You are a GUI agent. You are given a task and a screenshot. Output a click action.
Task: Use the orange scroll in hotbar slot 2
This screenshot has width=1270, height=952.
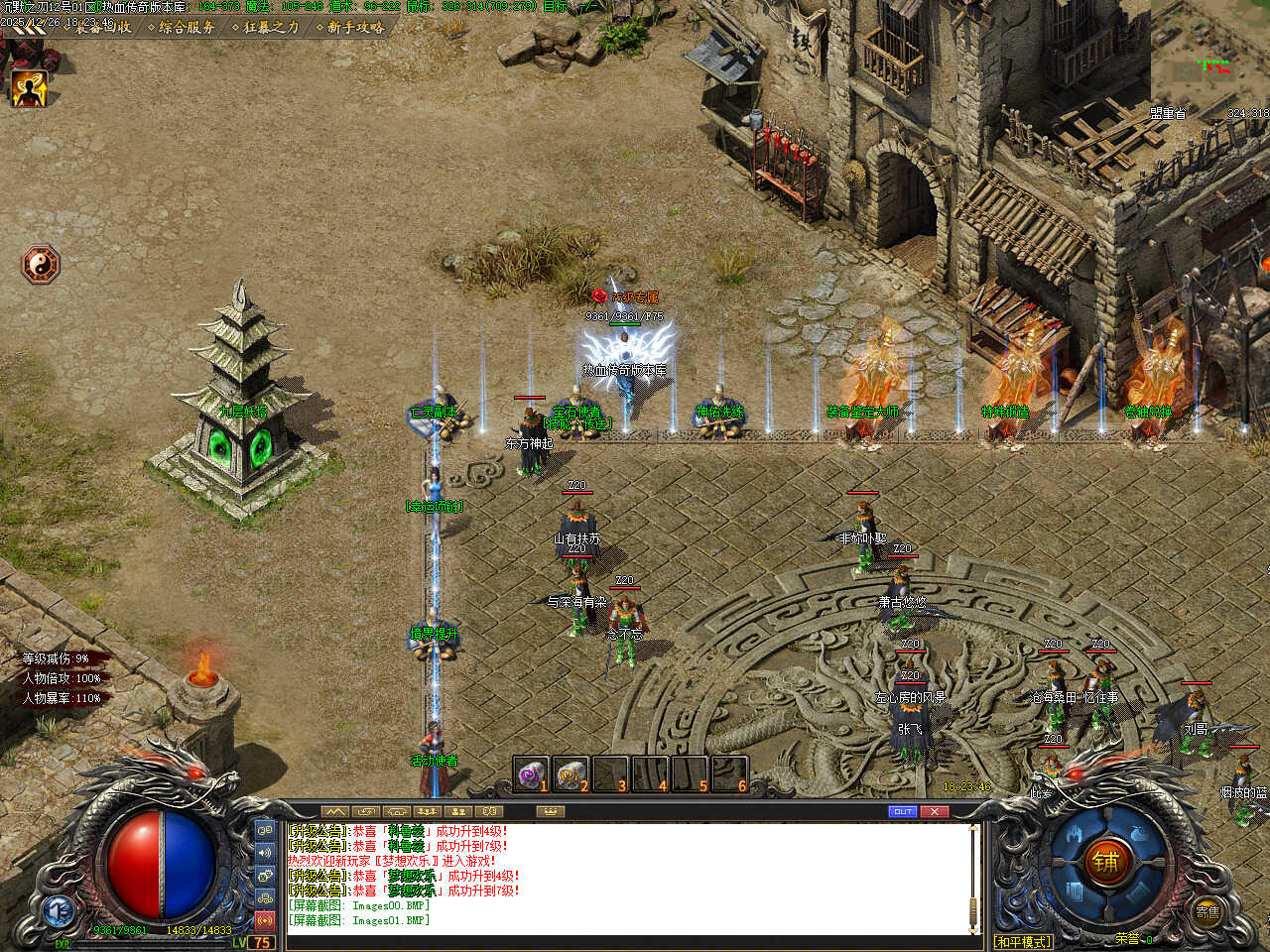pos(571,774)
